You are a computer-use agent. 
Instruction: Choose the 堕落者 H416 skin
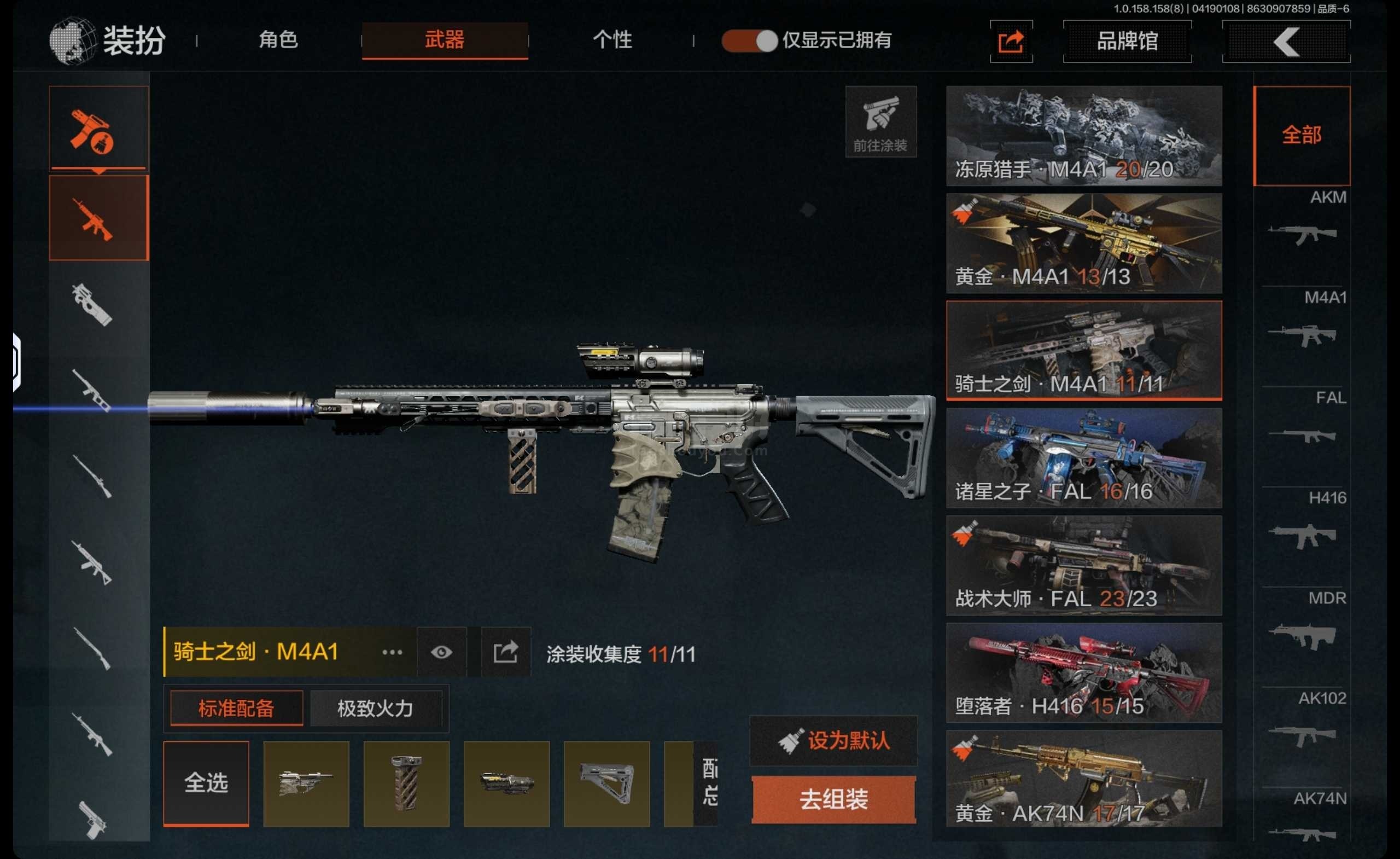[x=1083, y=672]
